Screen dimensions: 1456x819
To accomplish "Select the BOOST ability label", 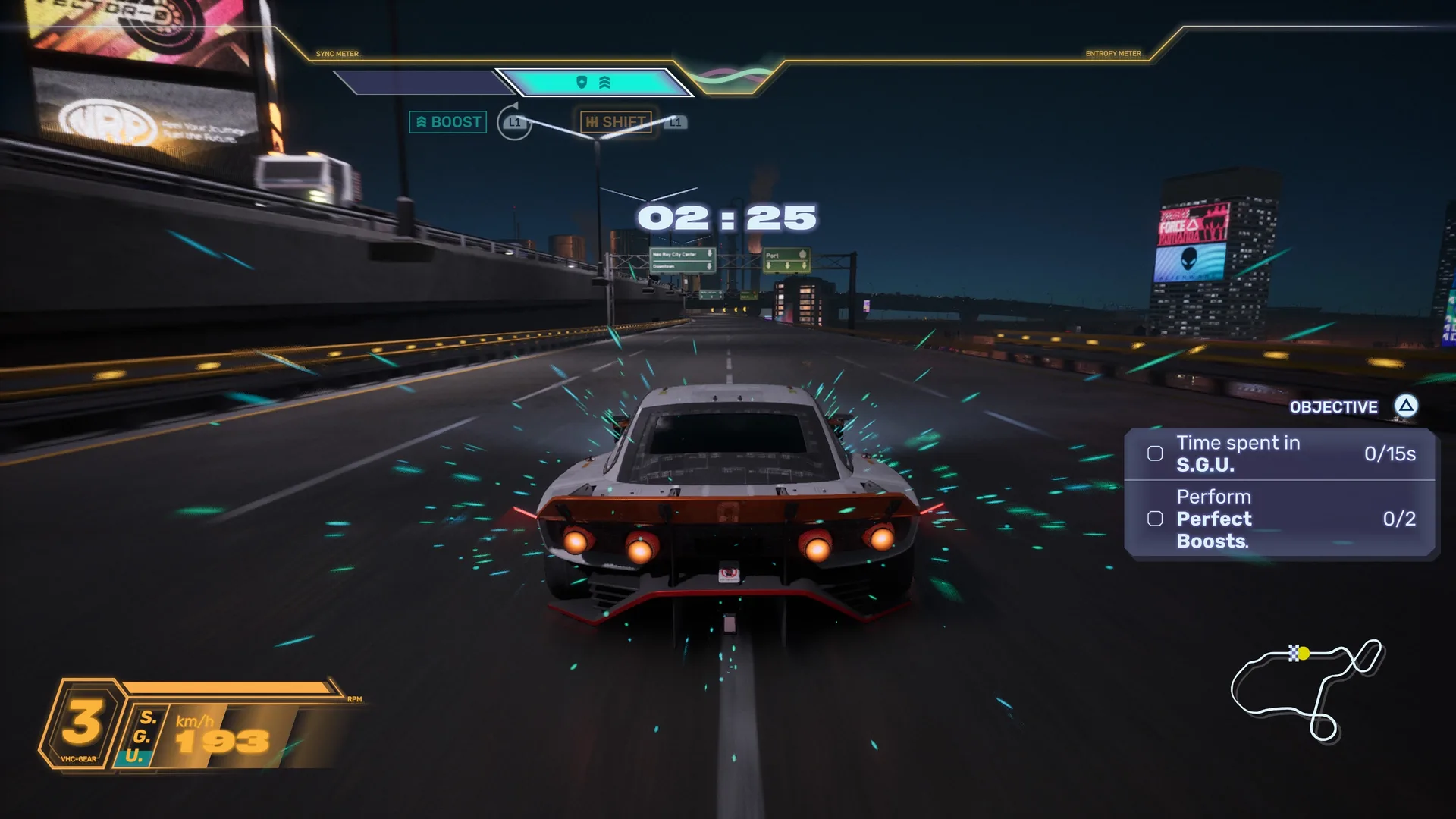I will [447, 122].
